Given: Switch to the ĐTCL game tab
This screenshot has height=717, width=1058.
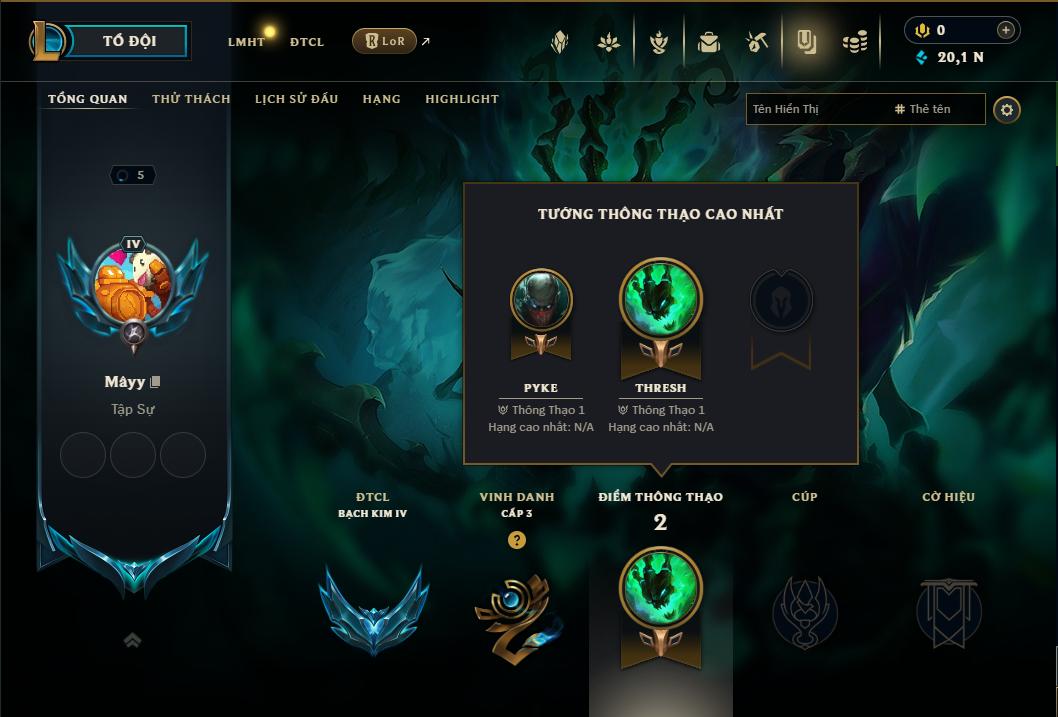Looking at the screenshot, I should coord(307,42).
